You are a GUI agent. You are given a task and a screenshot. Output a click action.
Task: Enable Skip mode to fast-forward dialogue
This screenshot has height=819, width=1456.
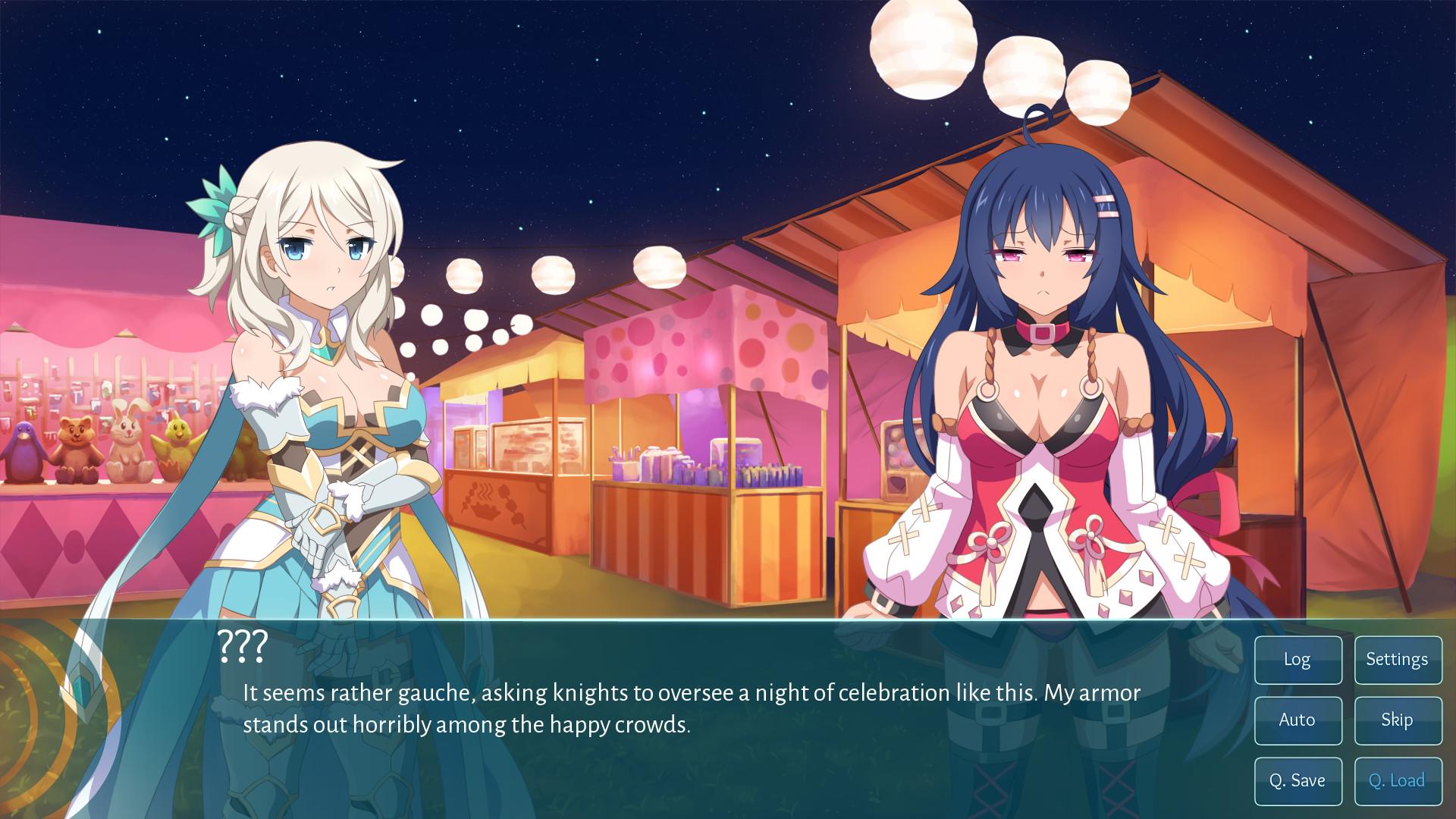pos(1398,720)
